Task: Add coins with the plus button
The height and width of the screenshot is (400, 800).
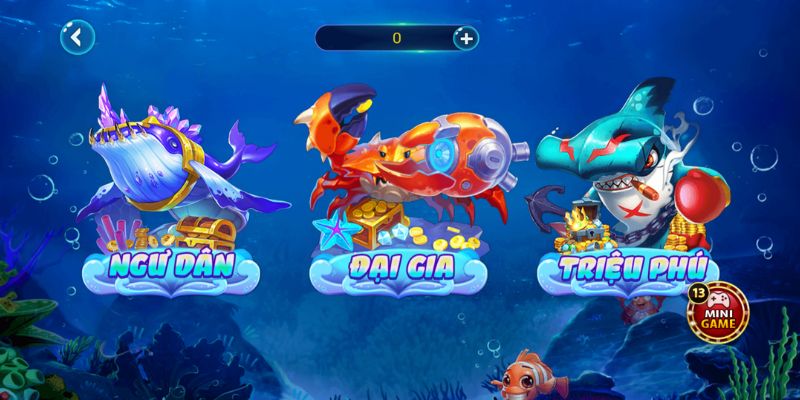Action: [x=465, y=38]
